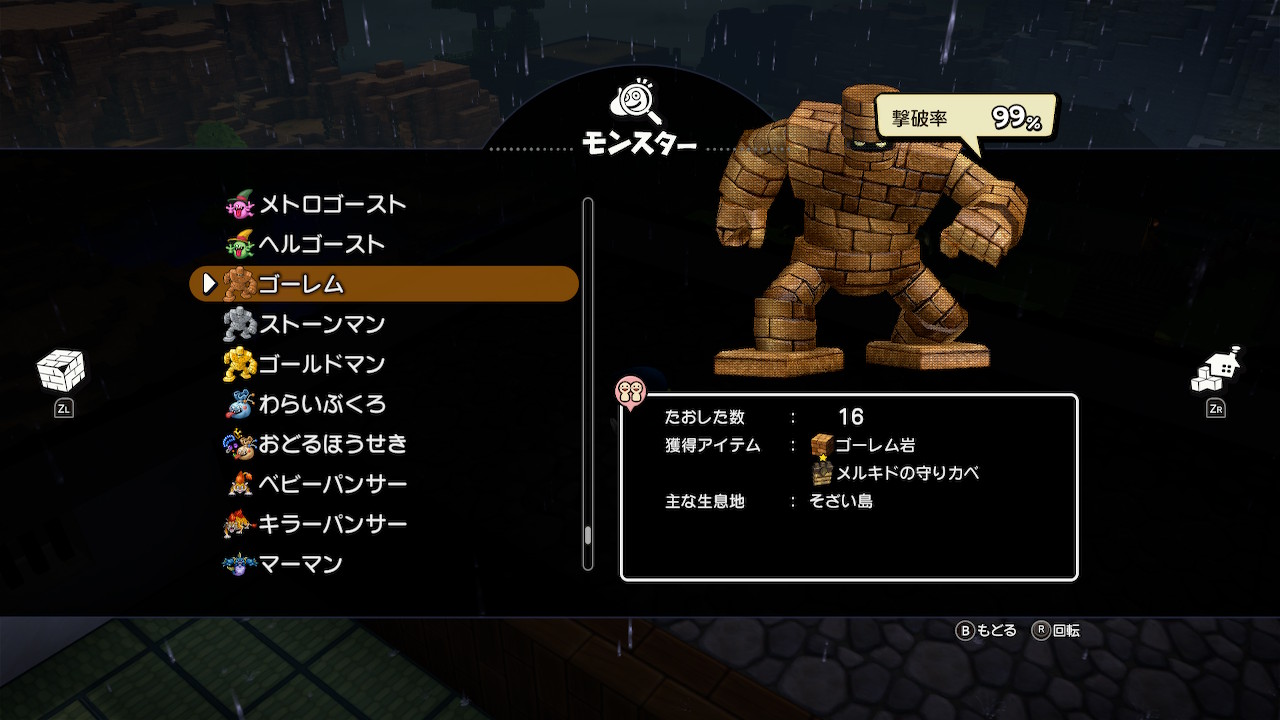Select メトロゴースト in the monster list
Screen dimensions: 1280x720
click(332, 205)
